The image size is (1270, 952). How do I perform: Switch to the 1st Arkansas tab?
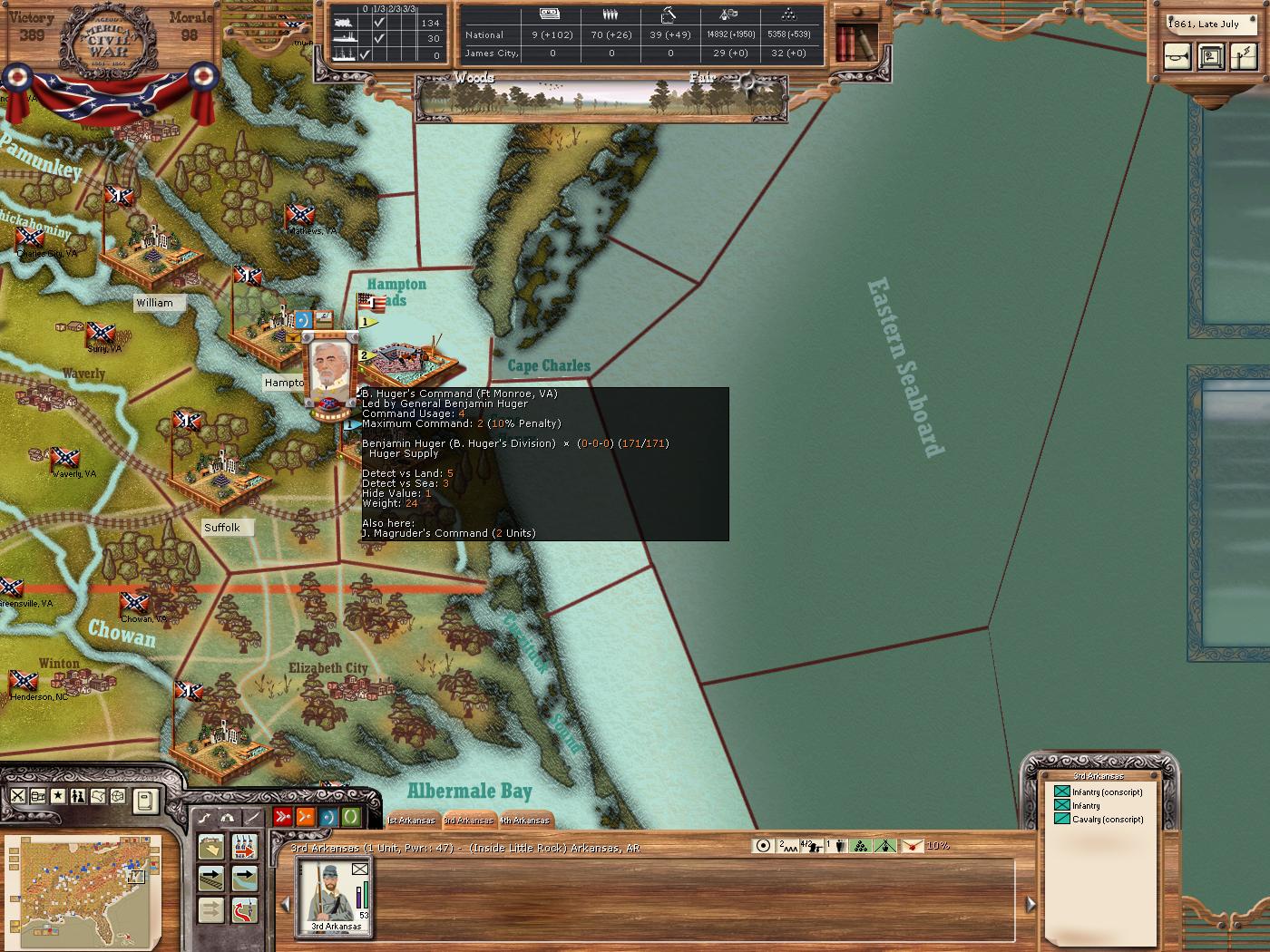tap(411, 821)
